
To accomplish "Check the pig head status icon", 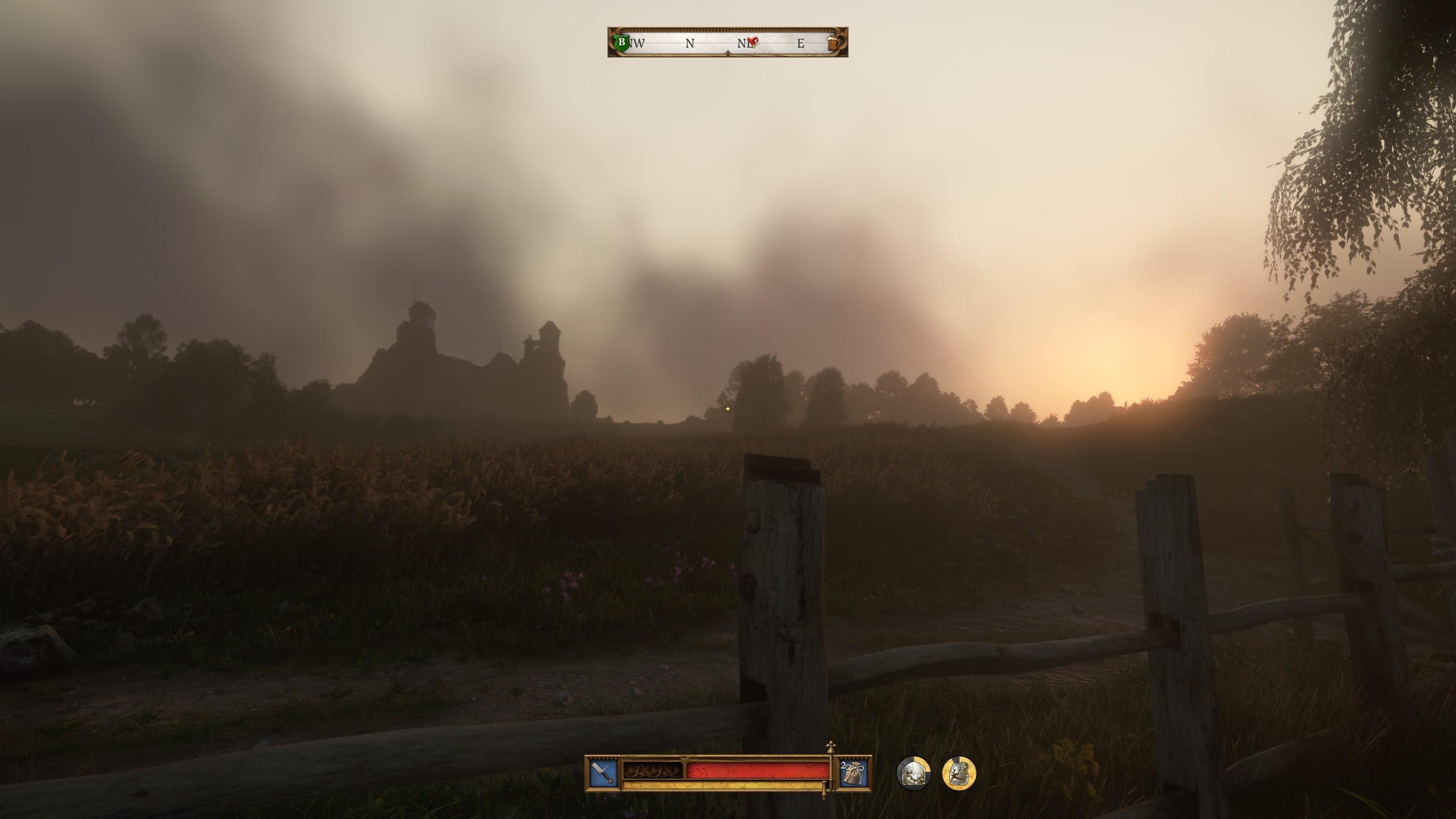I will tap(913, 774).
